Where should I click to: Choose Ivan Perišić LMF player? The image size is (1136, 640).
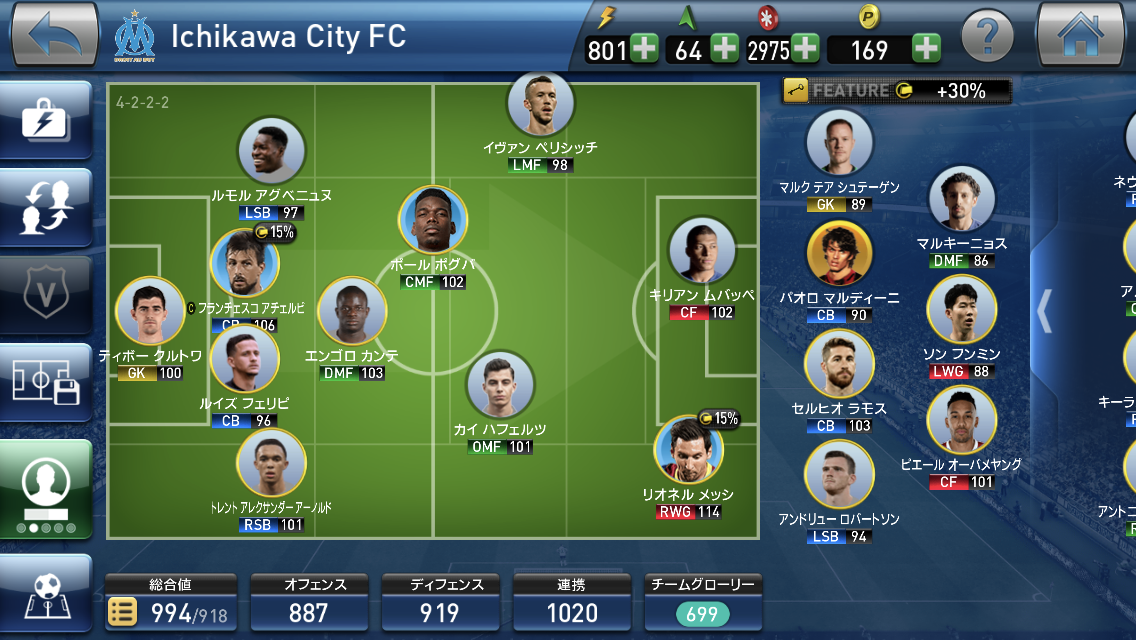pyautogui.click(x=540, y=105)
